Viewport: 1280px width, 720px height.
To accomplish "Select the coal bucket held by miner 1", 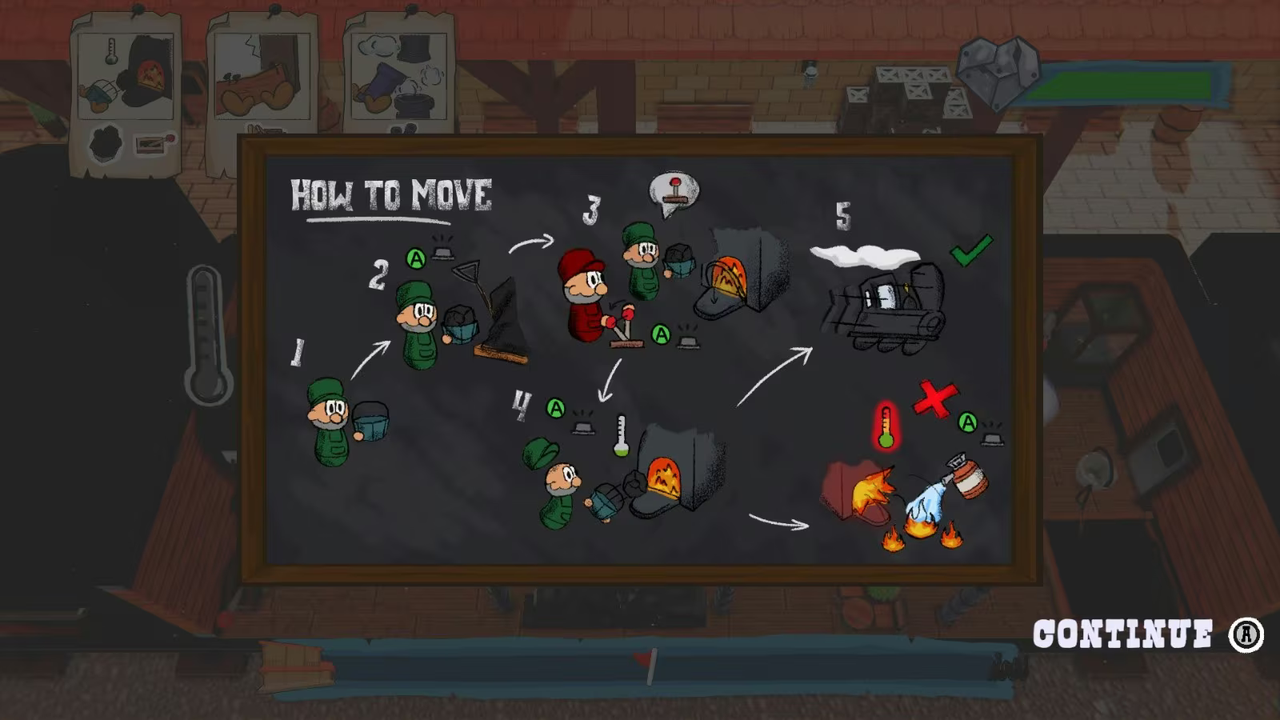I will coord(370,425).
